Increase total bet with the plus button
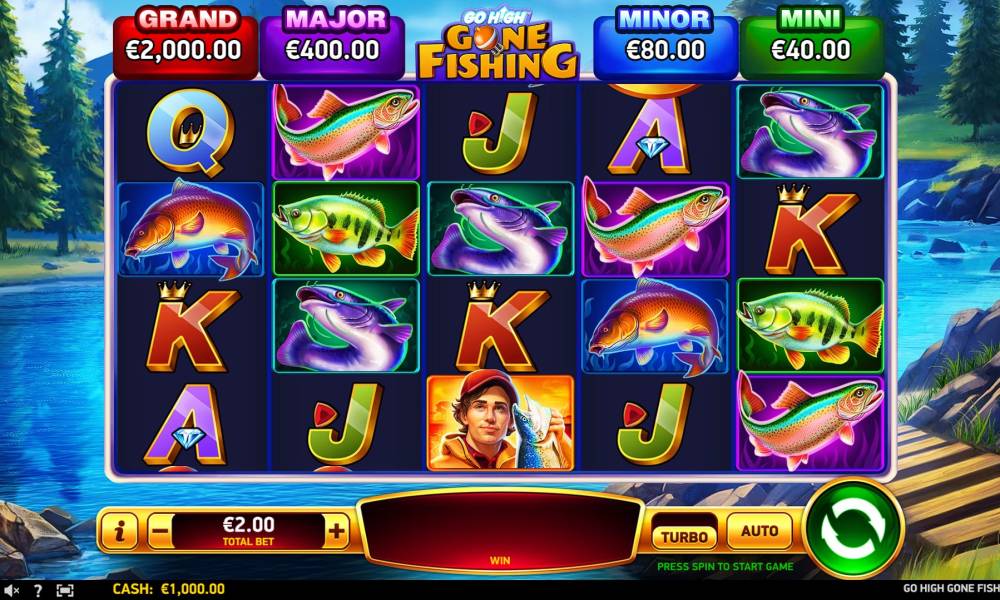The image size is (1000, 600). point(337,532)
